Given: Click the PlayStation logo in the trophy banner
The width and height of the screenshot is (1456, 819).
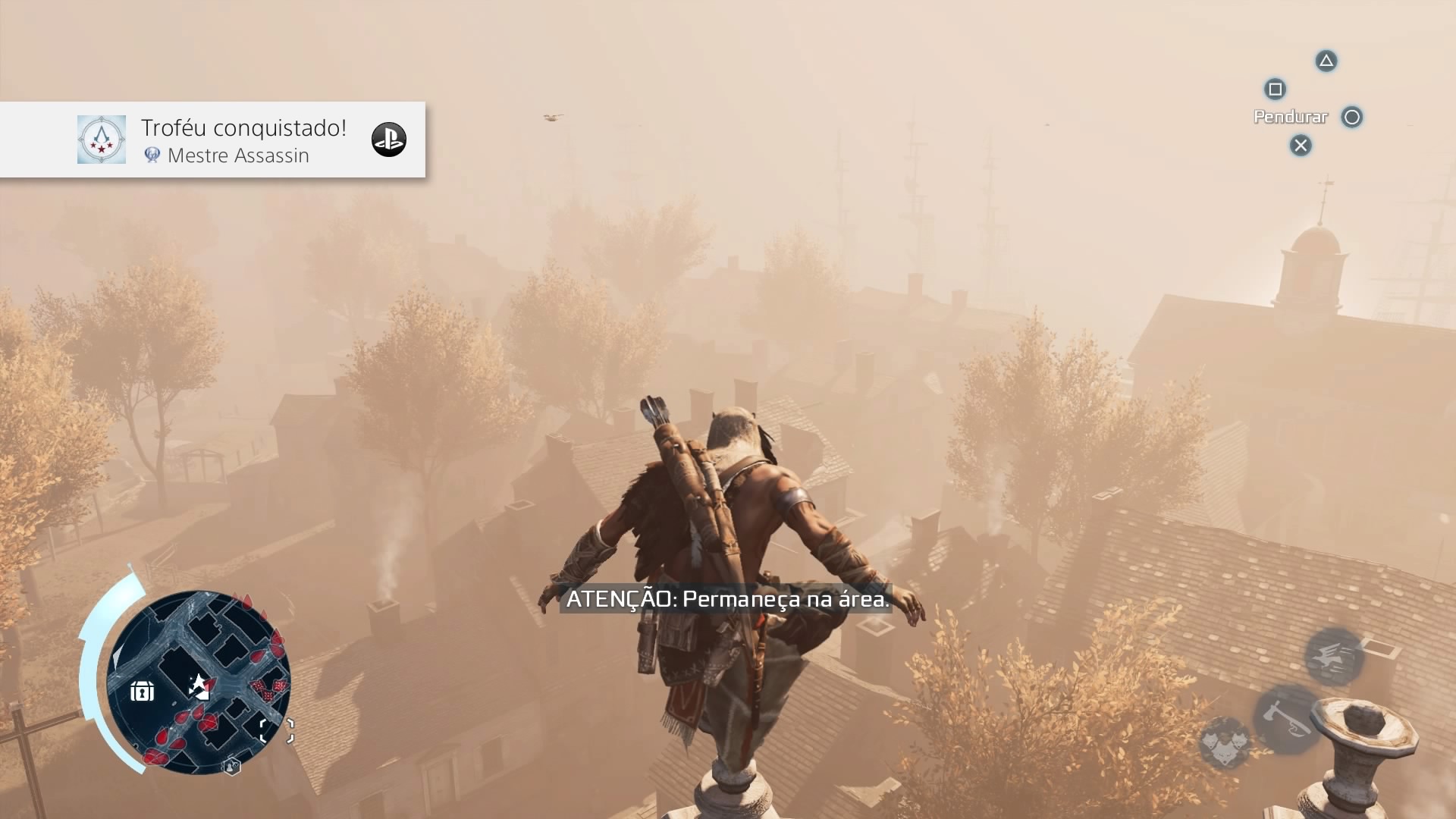Looking at the screenshot, I should coord(388,140).
